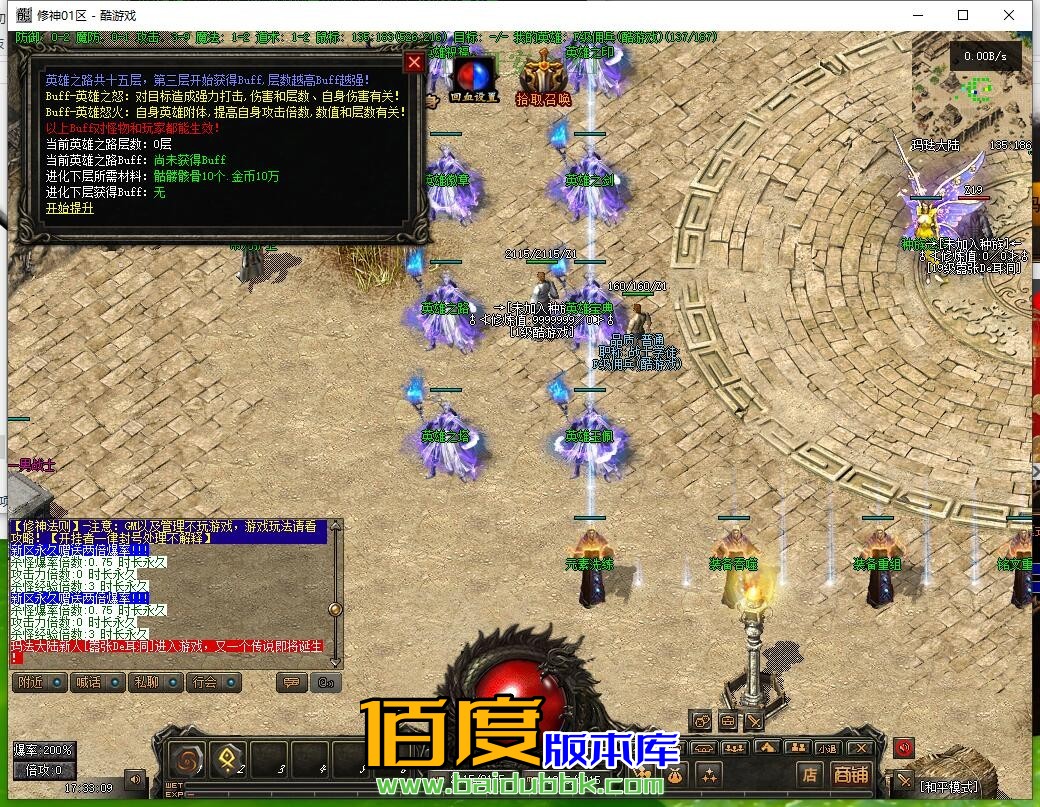Screen dimensions: 1040x807
Task: Click the 店 store button
Action: point(810,774)
